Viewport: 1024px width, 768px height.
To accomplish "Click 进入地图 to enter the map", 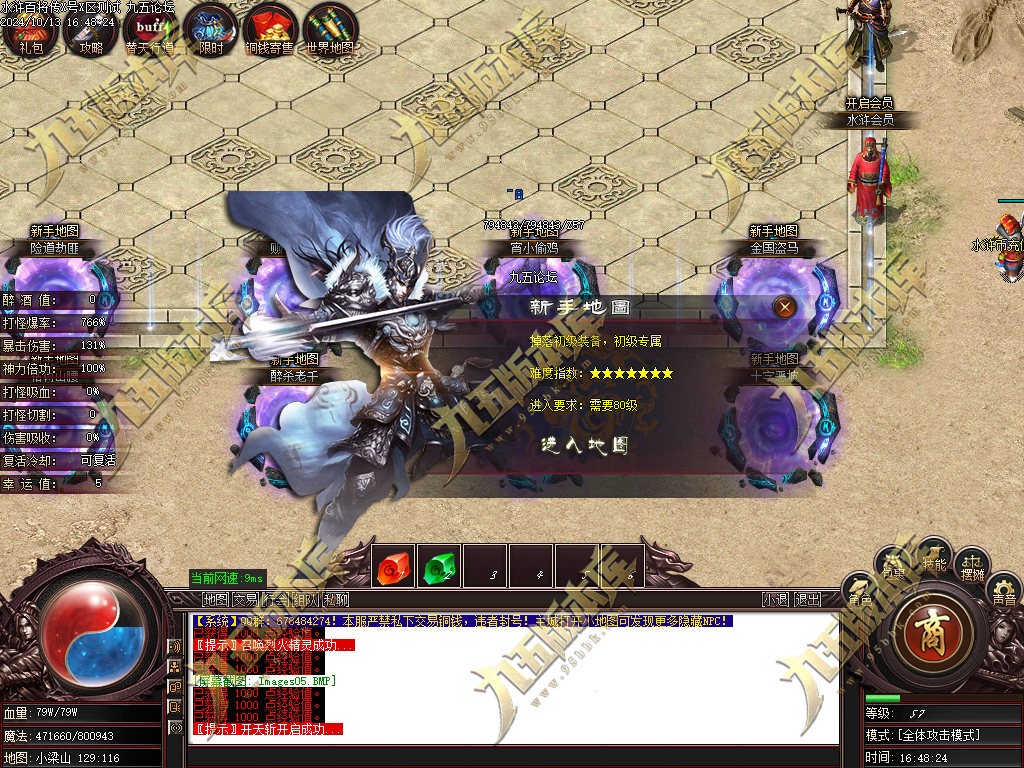I will [585, 446].
